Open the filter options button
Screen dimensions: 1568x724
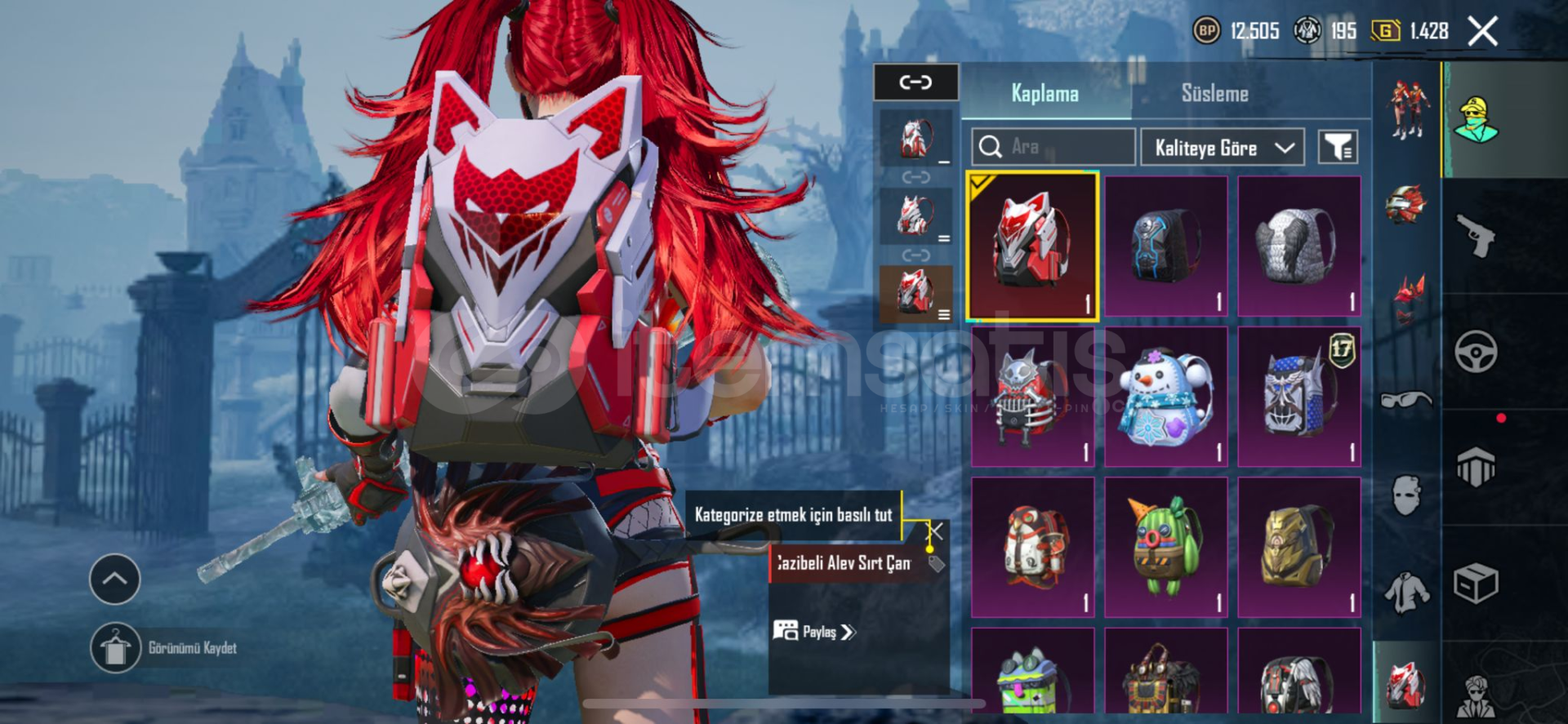coord(1337,148)
